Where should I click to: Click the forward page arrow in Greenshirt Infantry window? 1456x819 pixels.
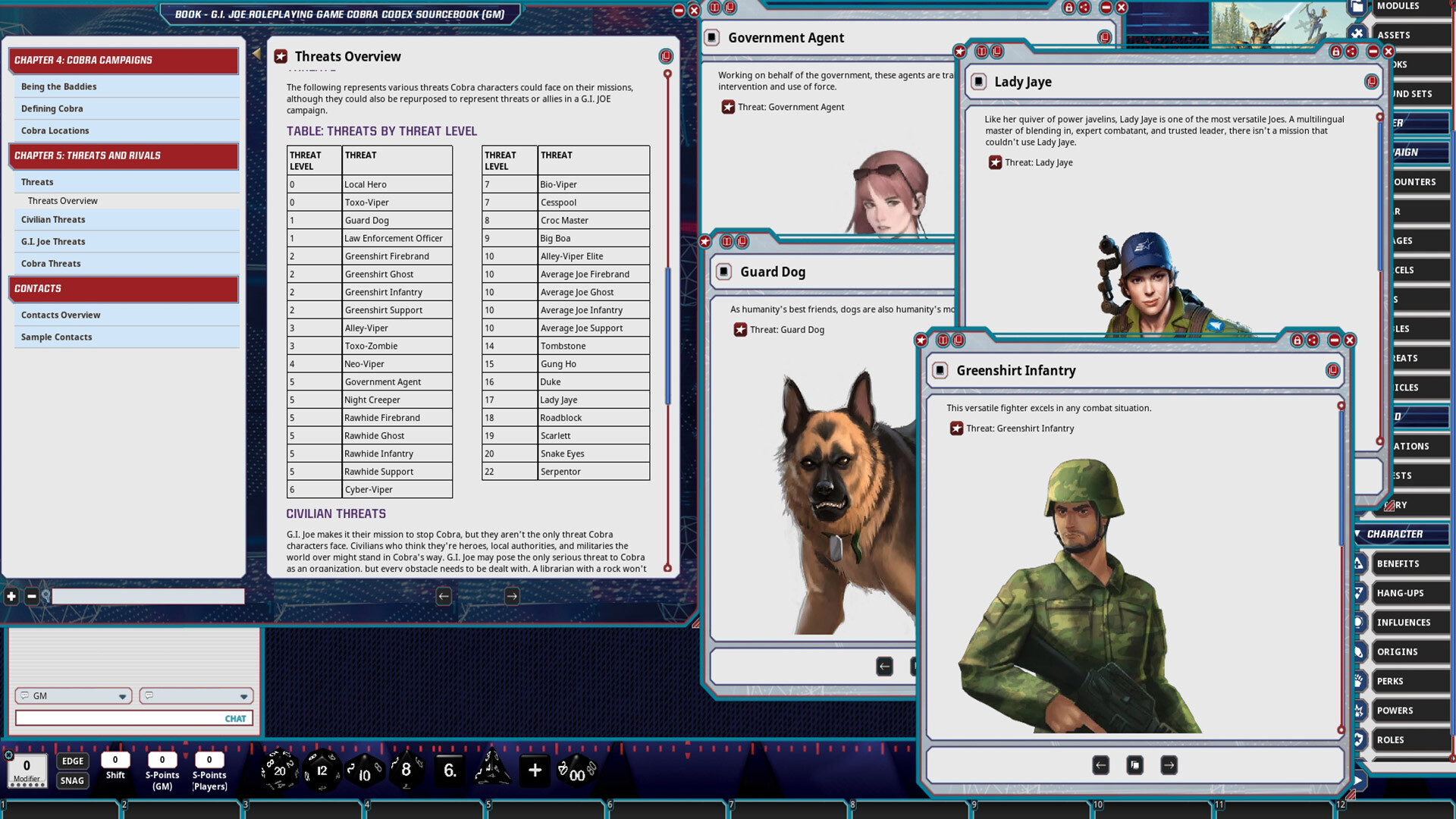[1168, 765]
